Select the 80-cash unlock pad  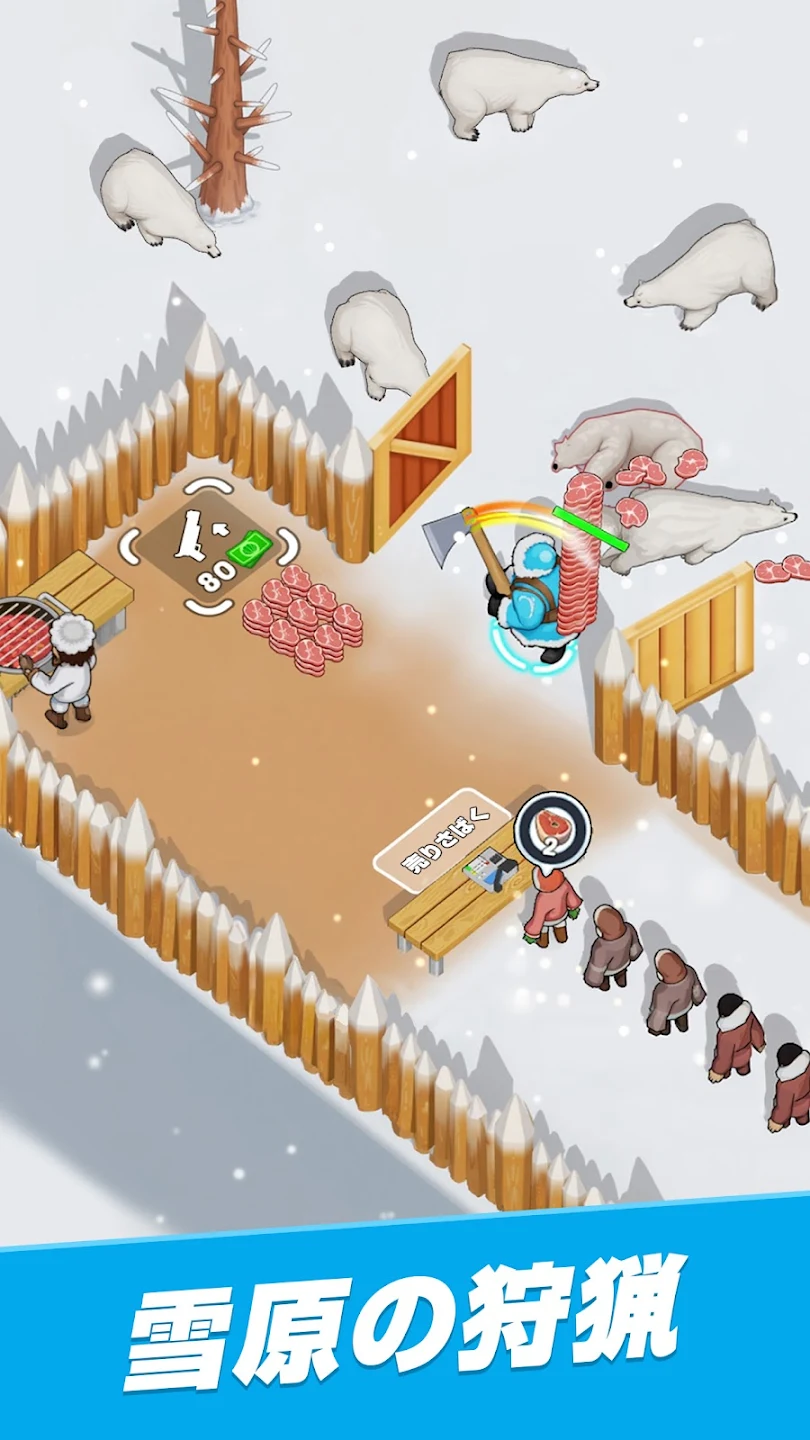(x=210, y=546)
